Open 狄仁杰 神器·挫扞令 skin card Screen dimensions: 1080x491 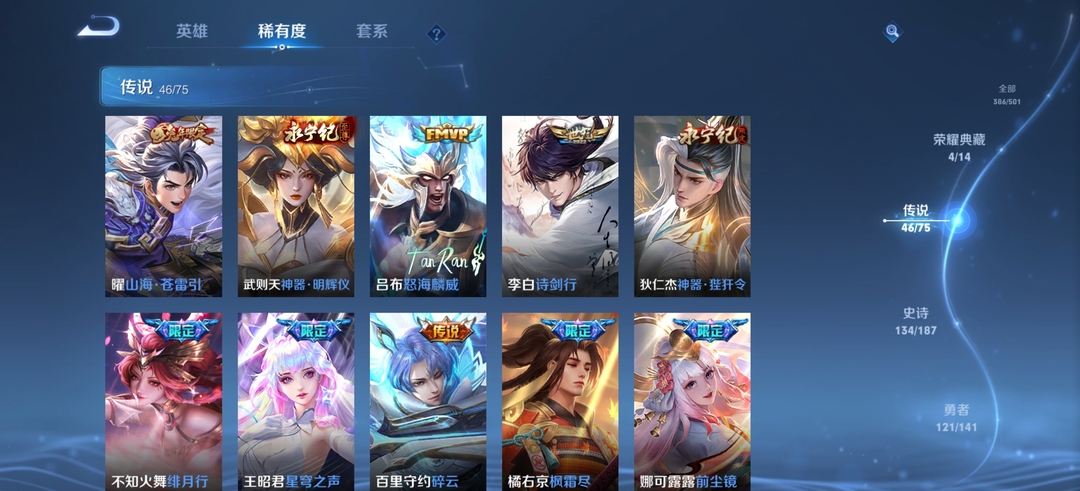pyautogui.click(x=692, y=206)
